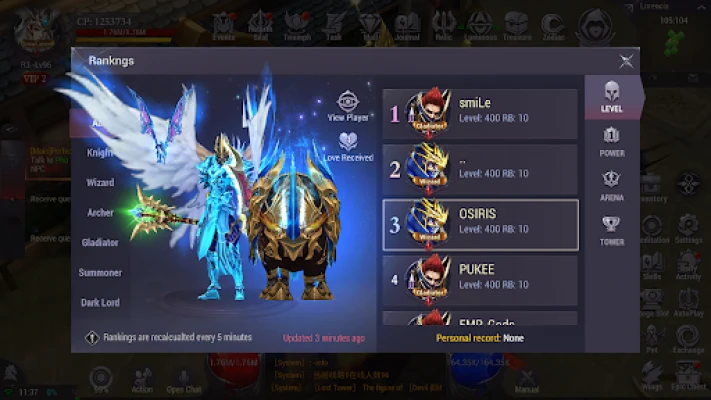Select rank 4 player PUKEE
Viewport: 711px width, 400px height.
tap(480, 279)
